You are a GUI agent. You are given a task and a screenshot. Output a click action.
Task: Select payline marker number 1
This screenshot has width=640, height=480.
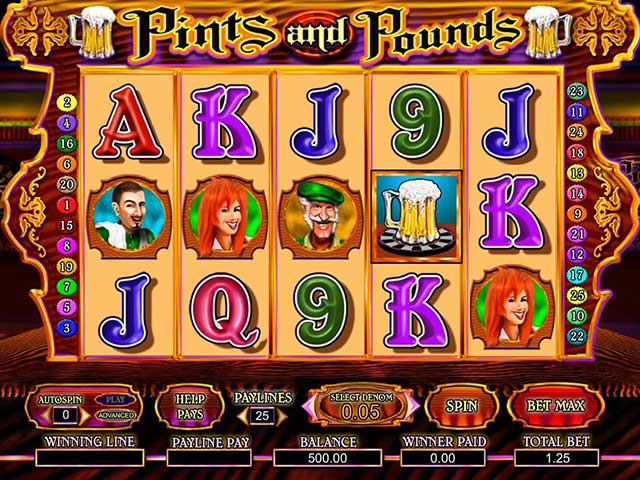68,205
